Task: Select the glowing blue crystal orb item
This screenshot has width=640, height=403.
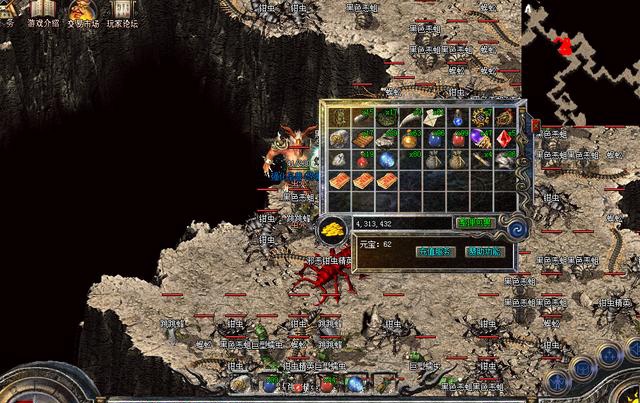Action: click(387, 160)
